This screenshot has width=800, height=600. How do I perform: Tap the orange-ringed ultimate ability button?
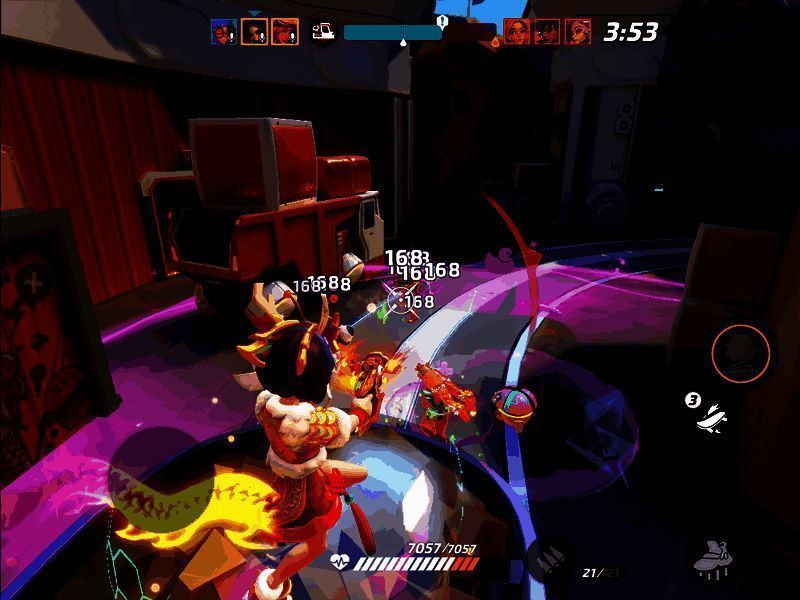[741, 352]
